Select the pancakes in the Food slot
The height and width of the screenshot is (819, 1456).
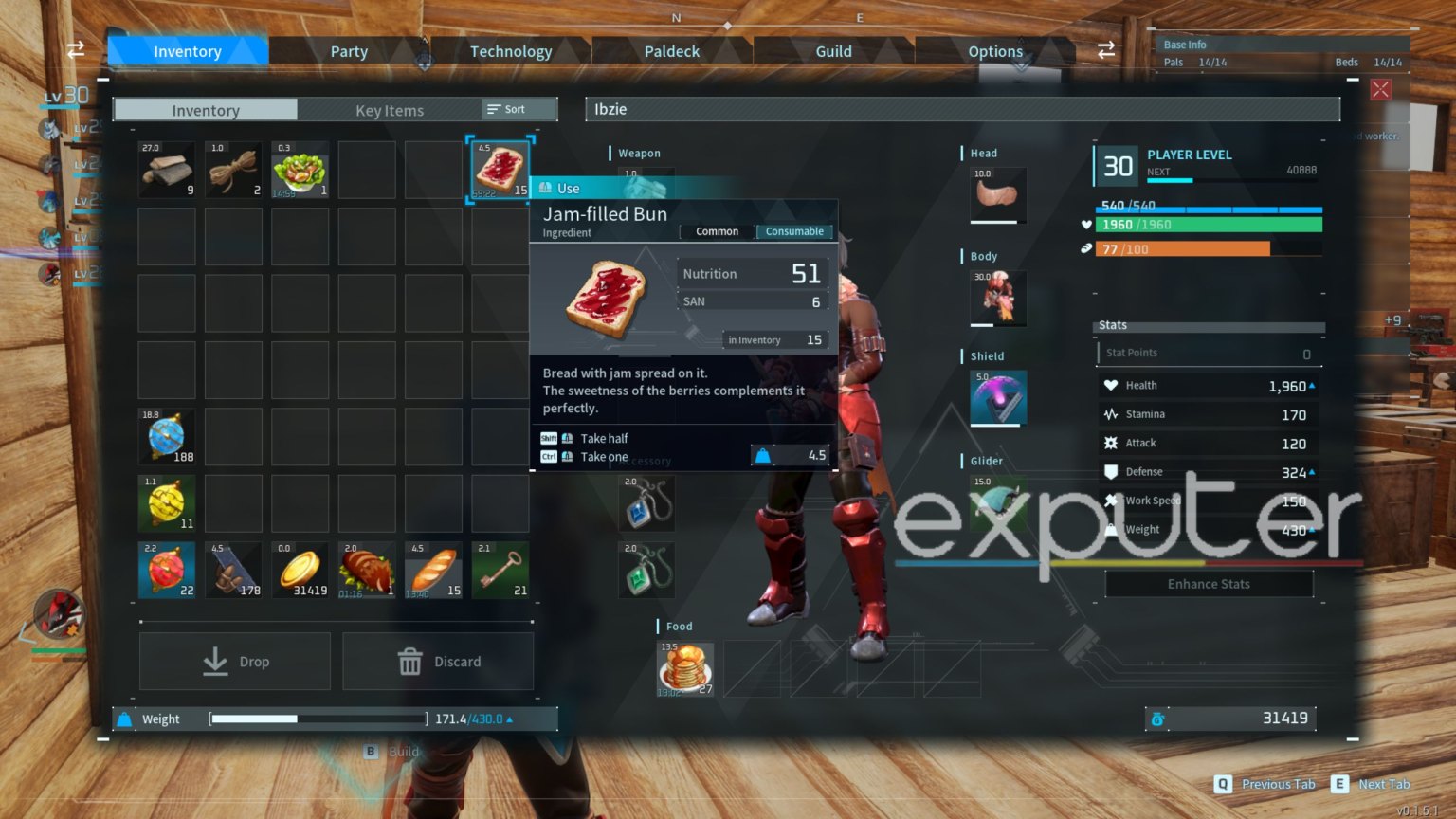pyautogui.click(x=685, y=668)
